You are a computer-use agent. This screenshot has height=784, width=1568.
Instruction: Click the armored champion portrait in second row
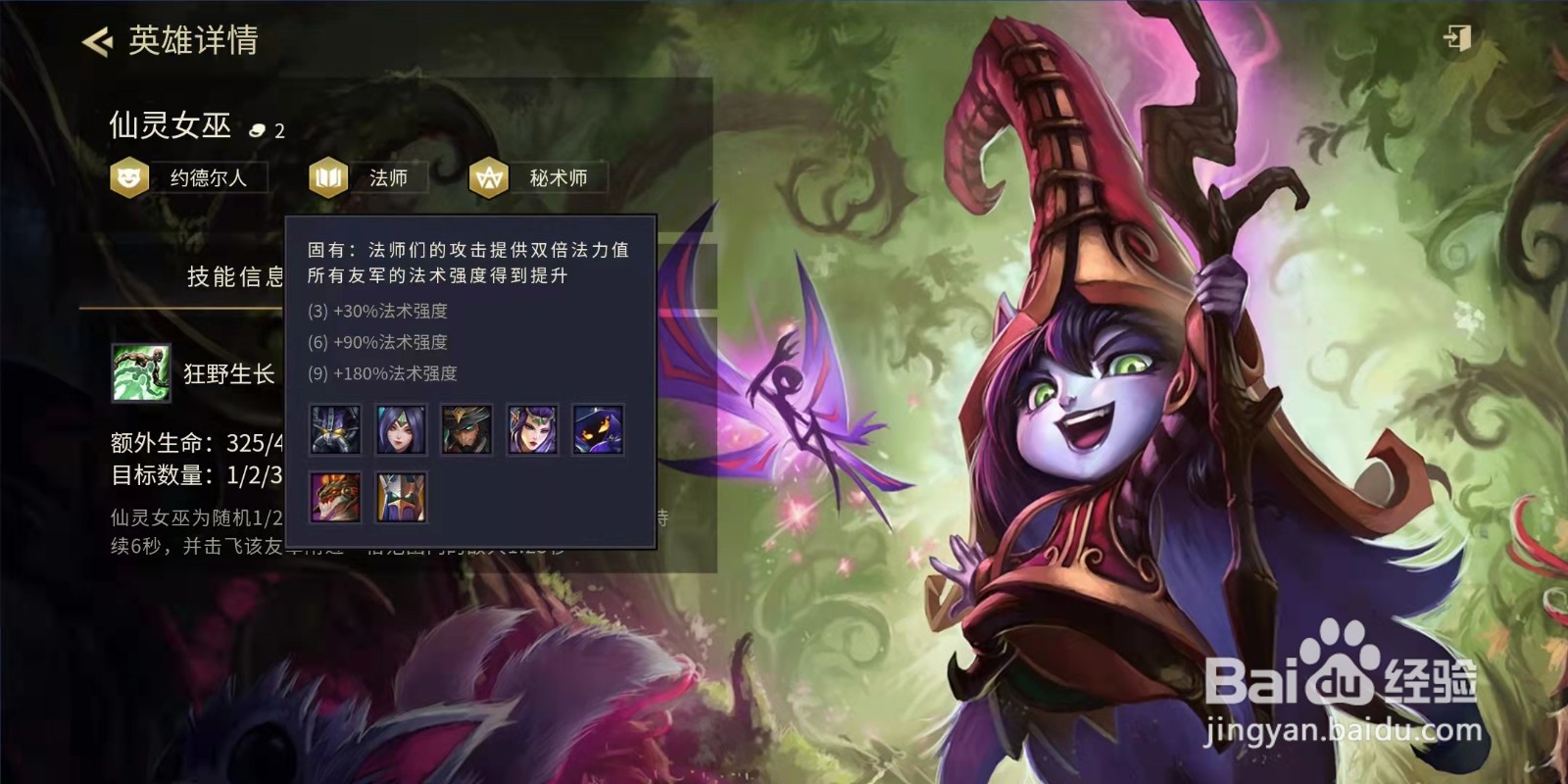[x=400, y=495]
